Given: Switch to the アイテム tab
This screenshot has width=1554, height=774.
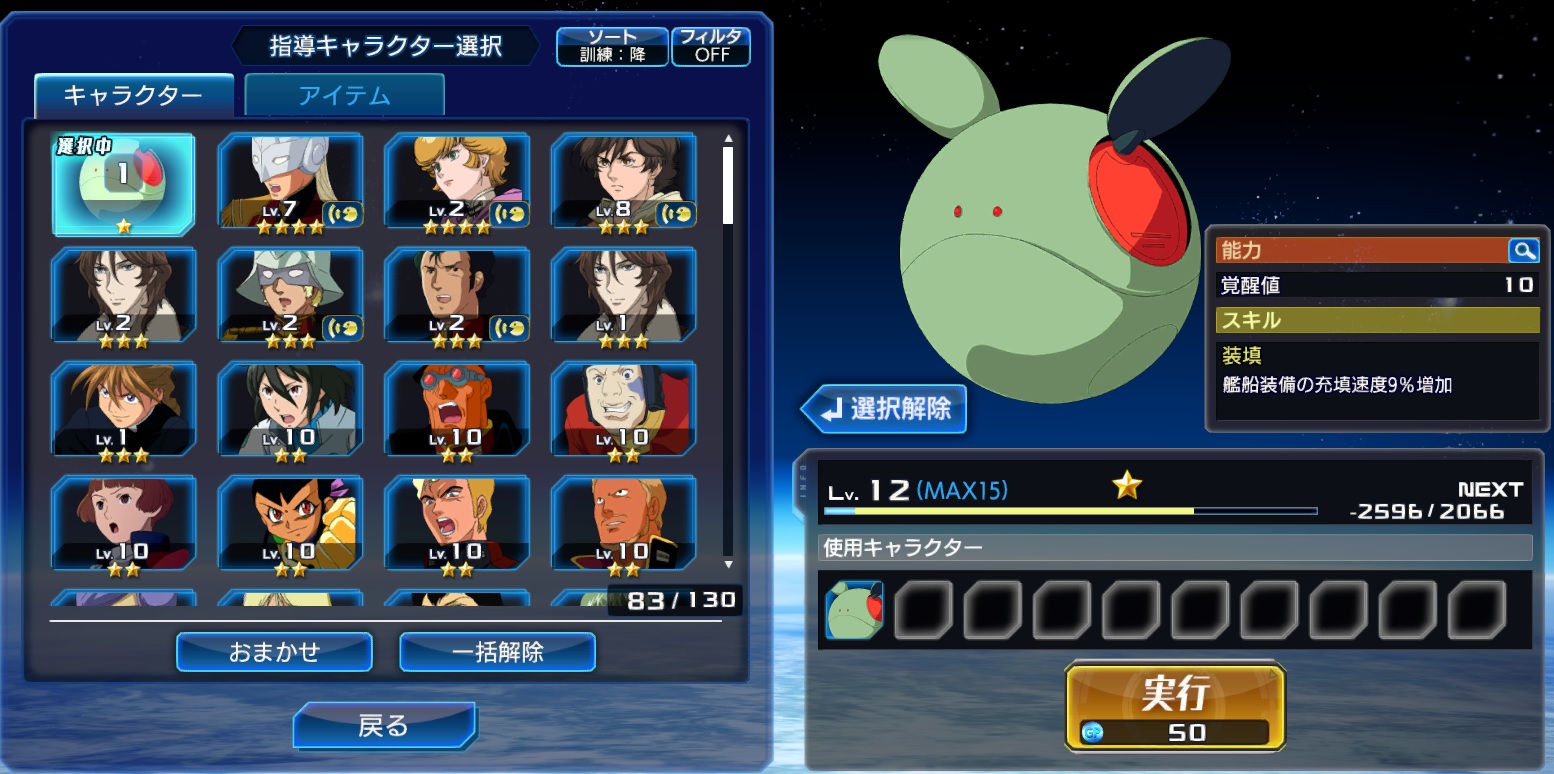Looking at the screenshot, I should [x=344, y=96].
